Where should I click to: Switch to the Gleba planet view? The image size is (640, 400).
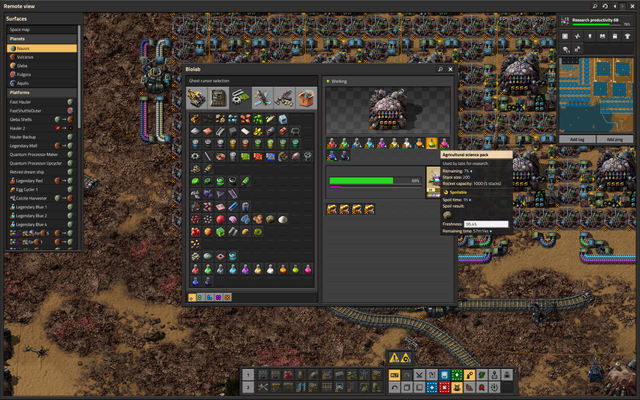tap(40, 66)
